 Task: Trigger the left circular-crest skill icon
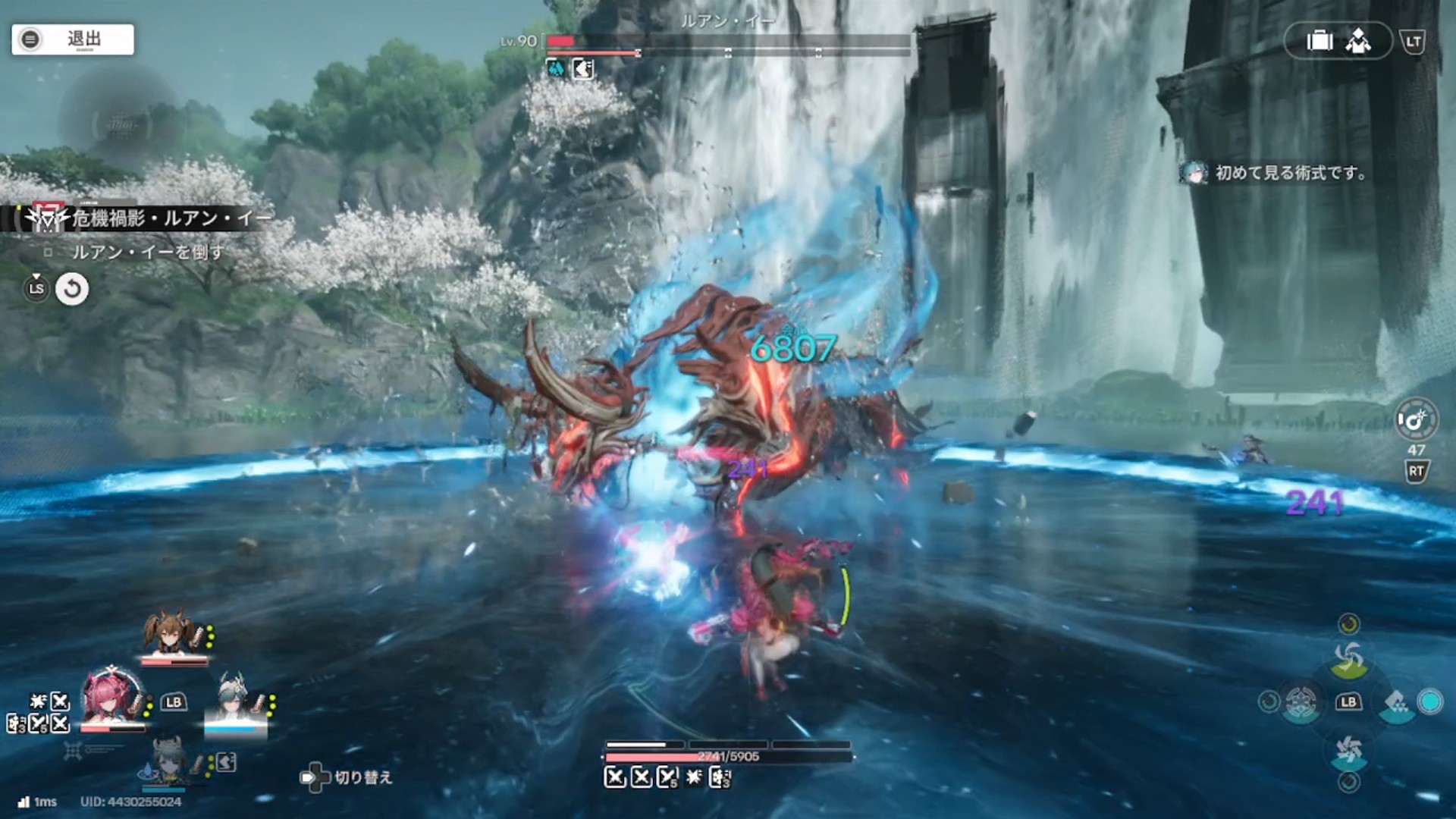pyautogui.click(x=1300, y=702)
